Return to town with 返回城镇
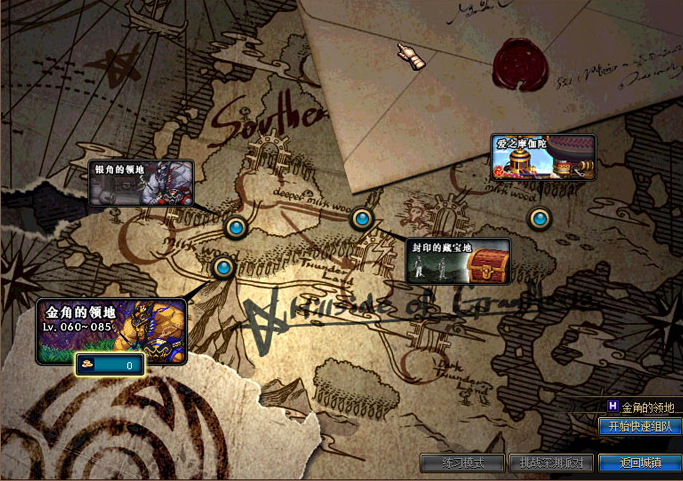The height and width of the screenshot is (481, 683). (x=640, y=463)
